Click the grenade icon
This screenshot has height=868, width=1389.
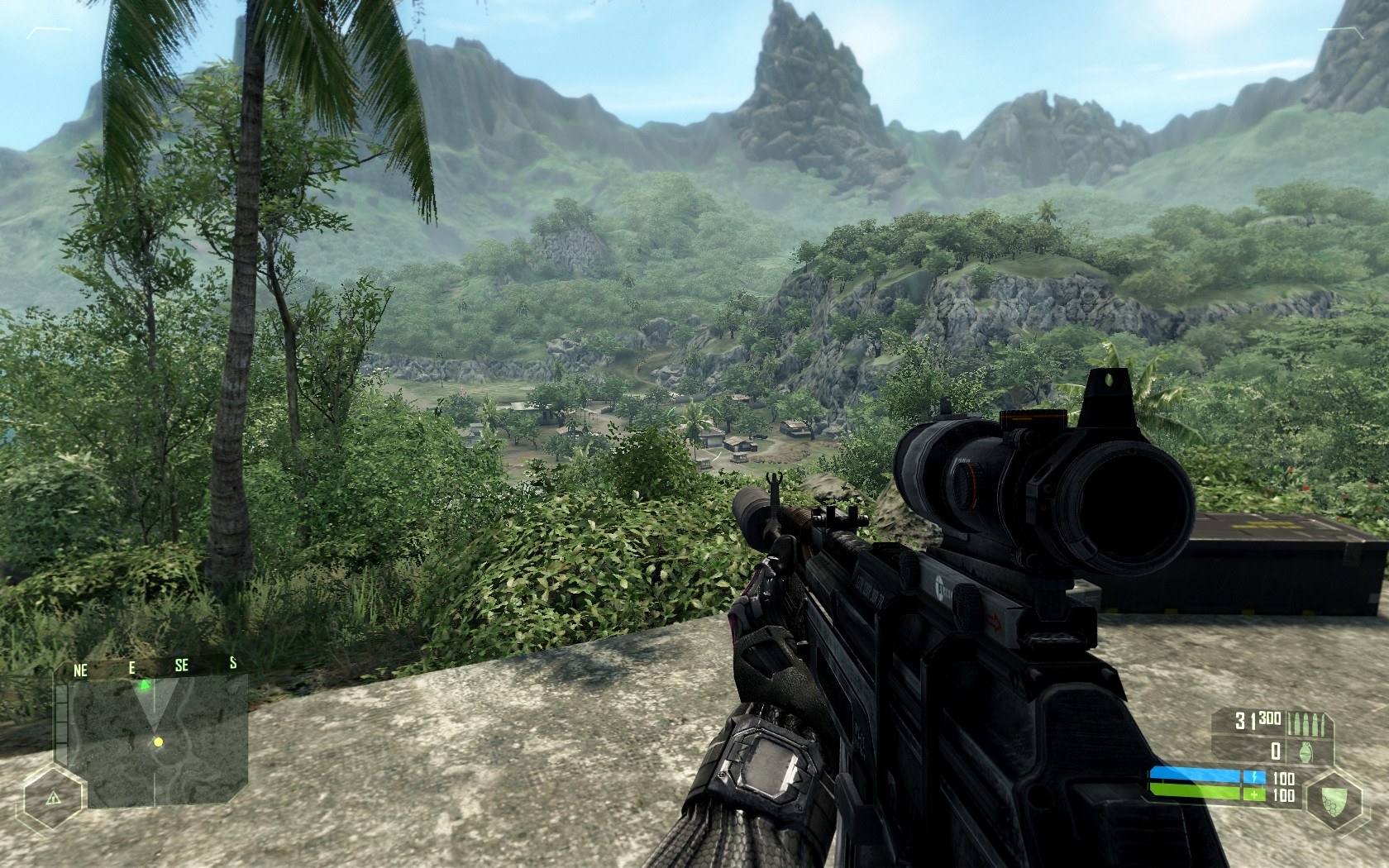1306,751
